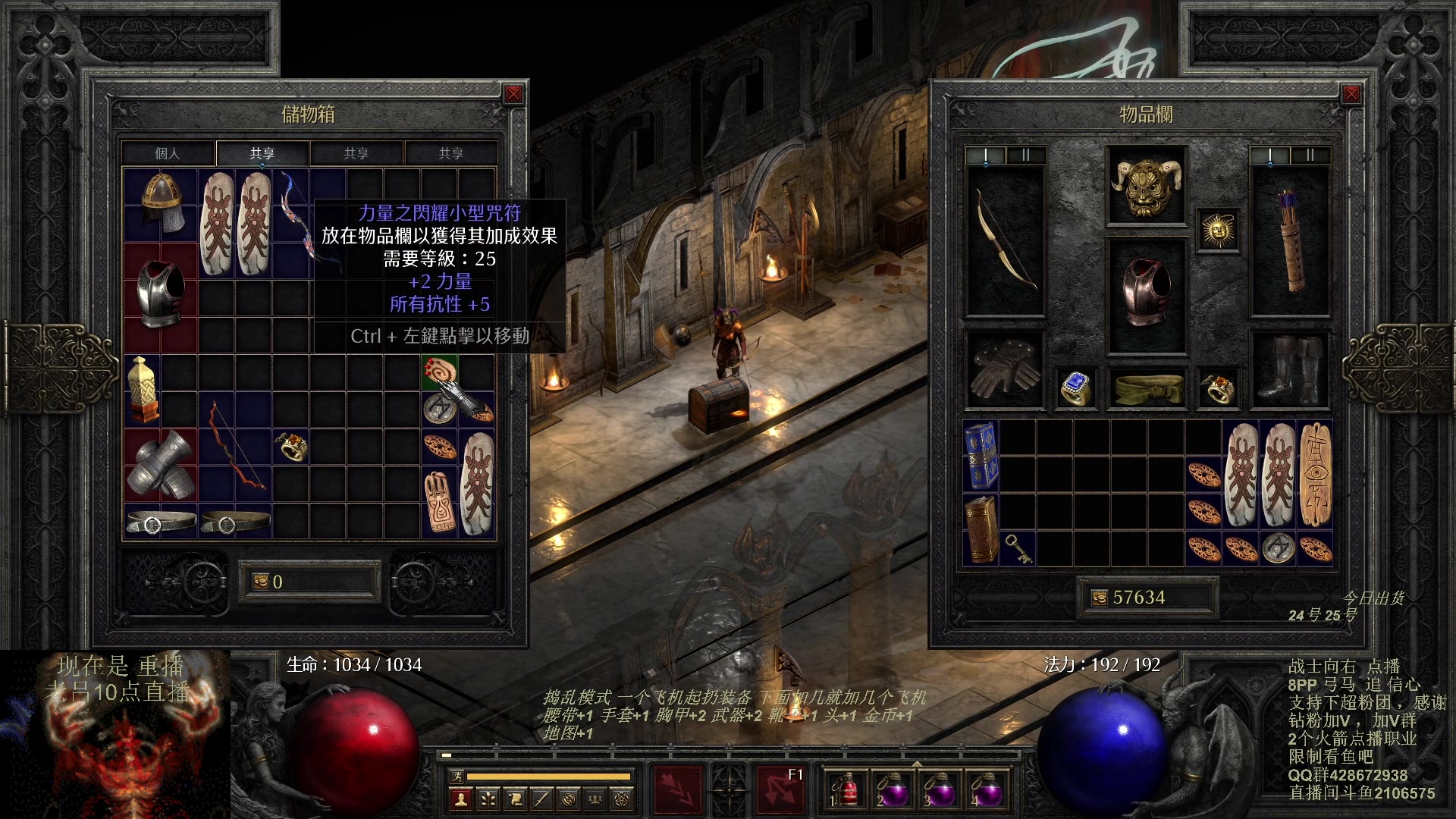The height and width of the screenshot is (819, 1456).
Task: Click the equipped bow weapon slot
Action: point(1004,241)
